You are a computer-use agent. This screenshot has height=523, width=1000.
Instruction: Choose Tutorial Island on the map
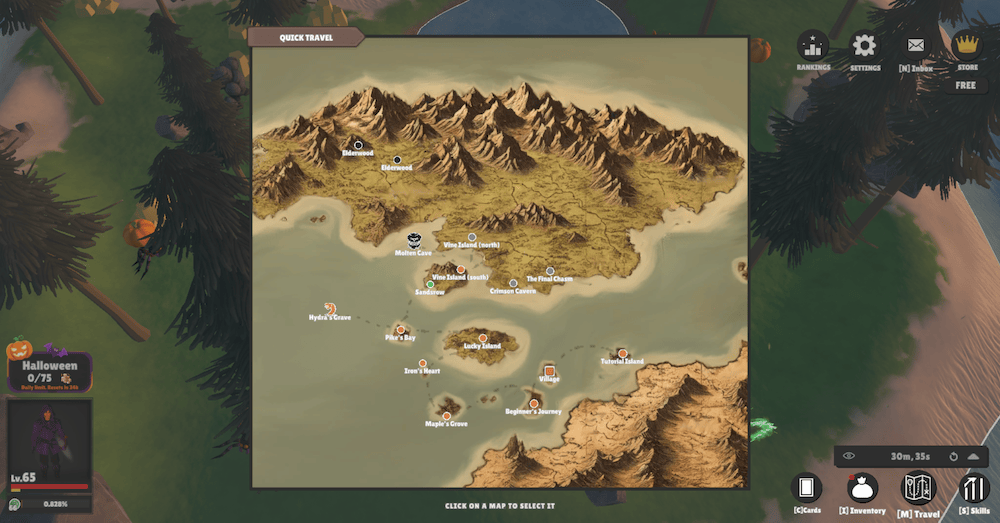click(622, 353)
